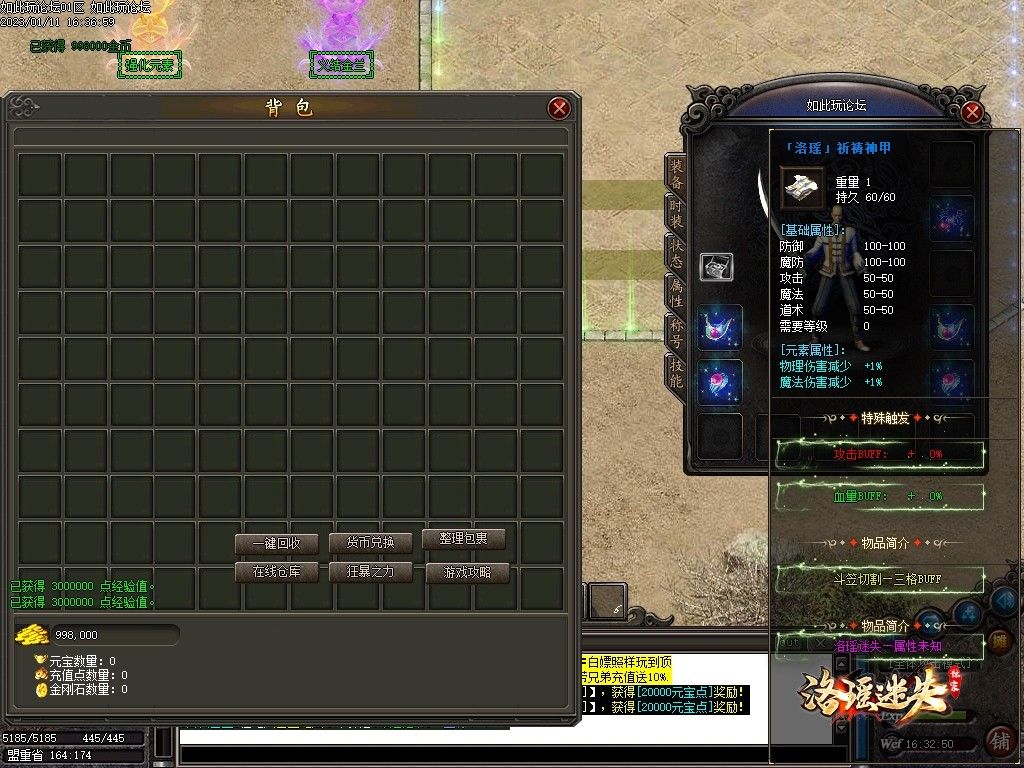Viewport: 1024px width, 768px height.
Task: Select the 称号 titles tab
Action: [677, 332]
